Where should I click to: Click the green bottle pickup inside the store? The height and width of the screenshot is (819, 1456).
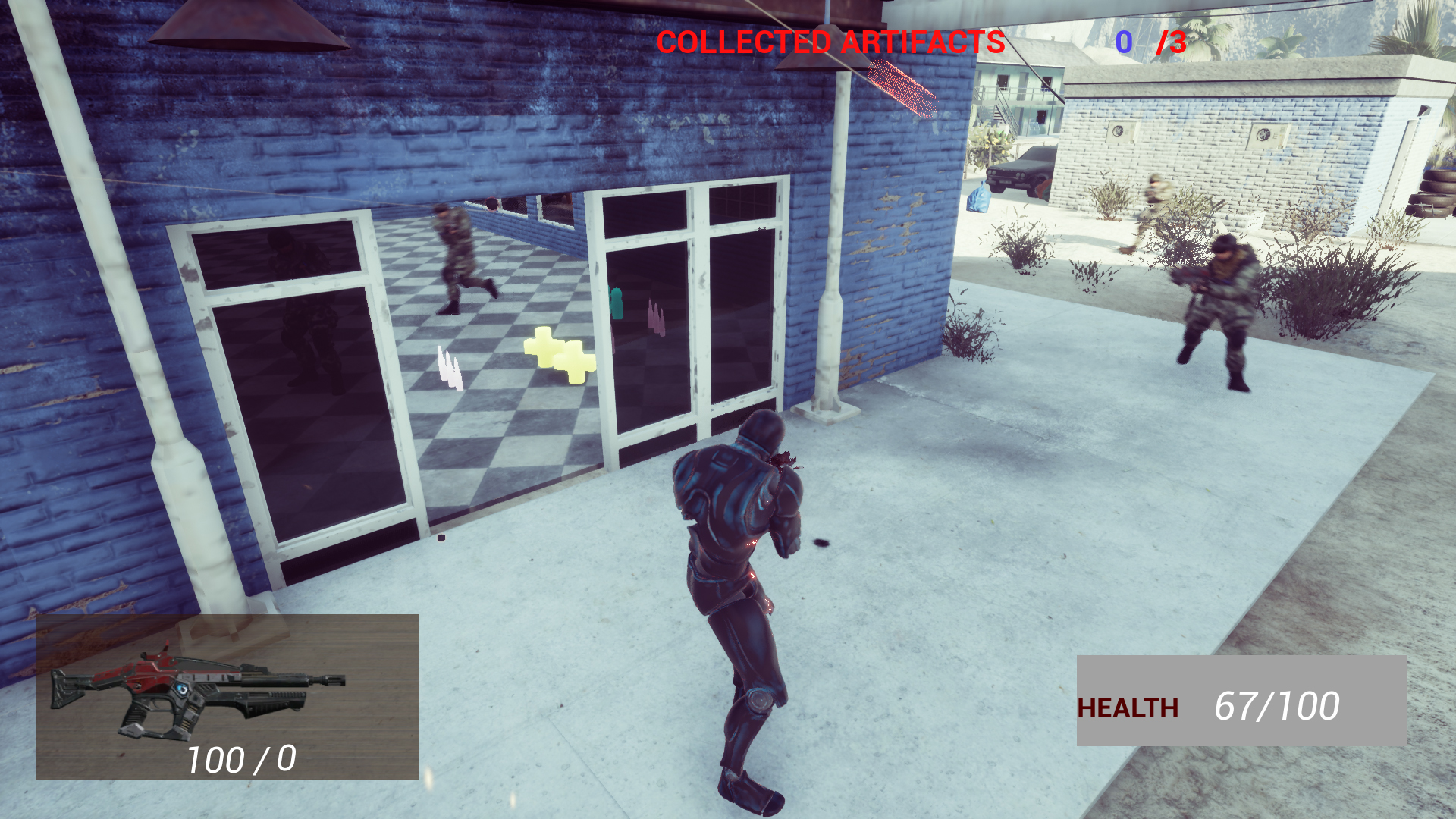(616, 303)
